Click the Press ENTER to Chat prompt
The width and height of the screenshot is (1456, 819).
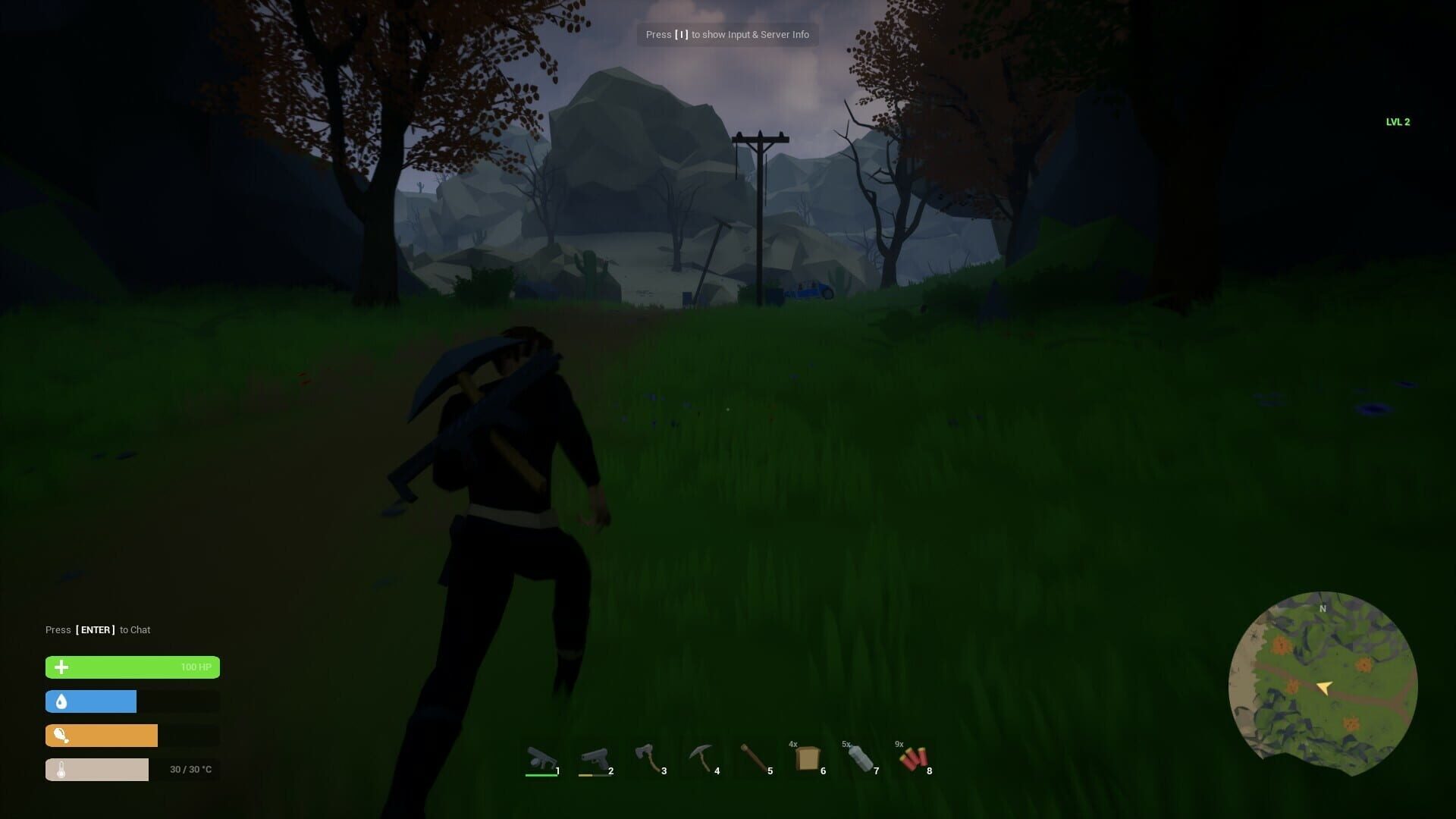pyautogui.click(x=97, y=629)
